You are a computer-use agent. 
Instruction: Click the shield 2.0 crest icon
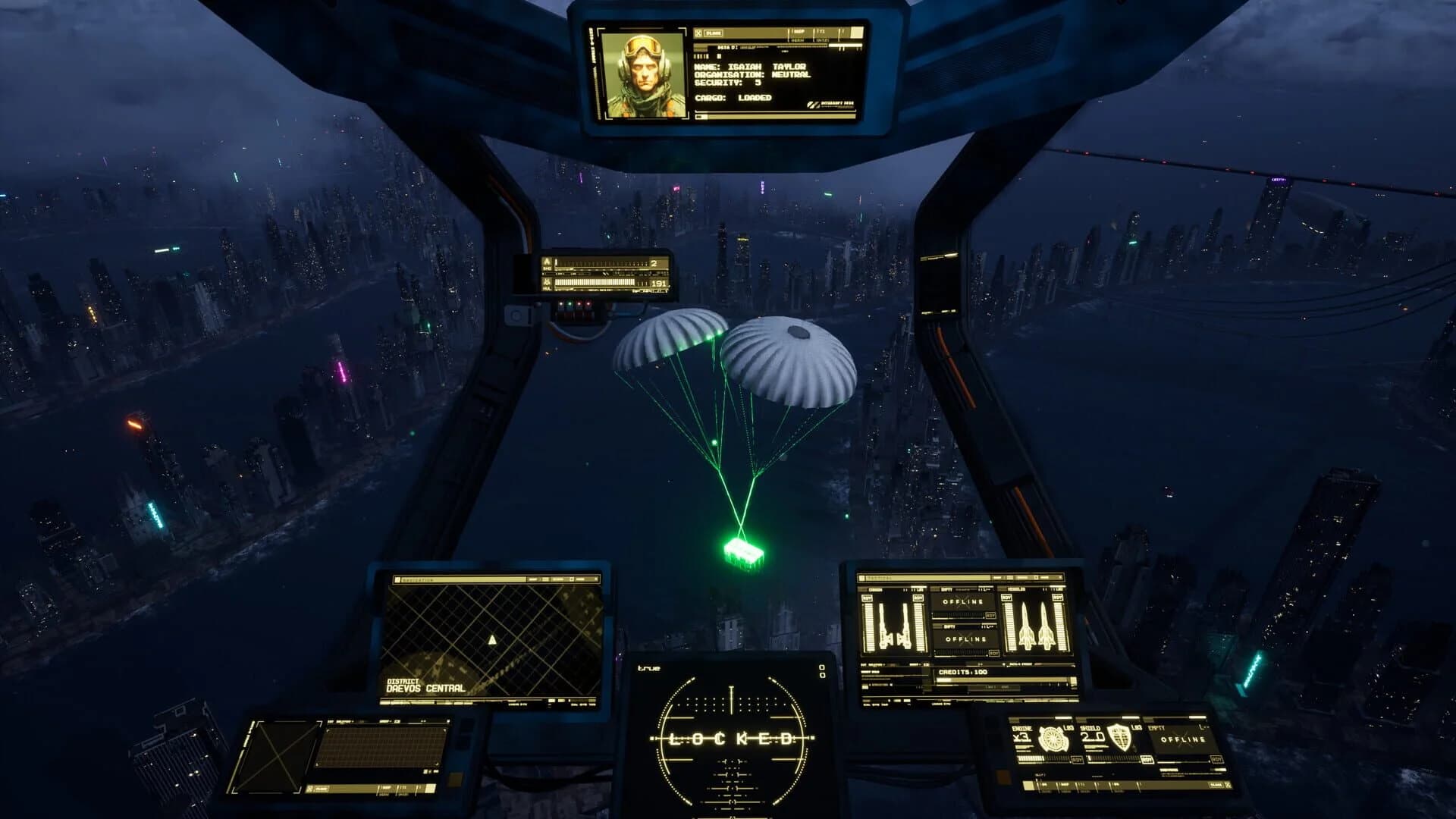pos(1121,739)
